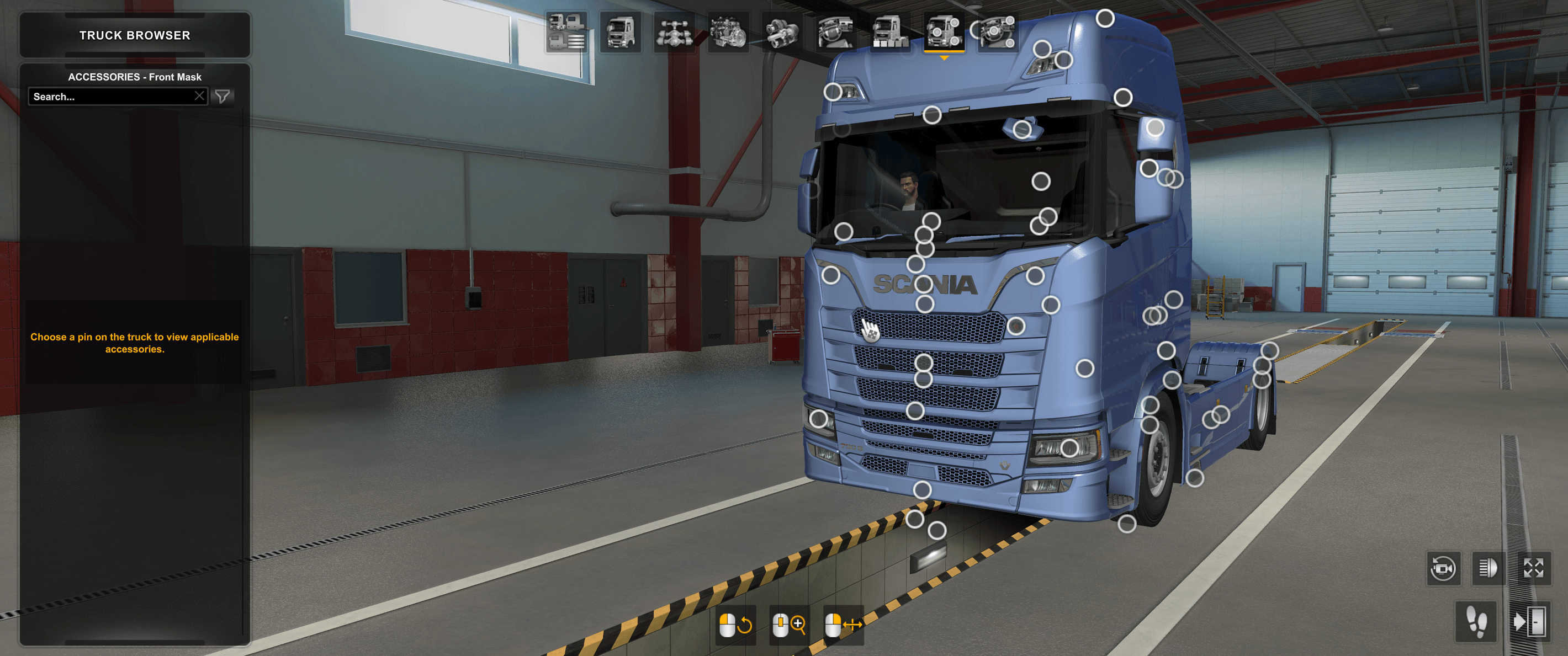The height and width of the screenshot is (656, 1568).
Task: Clear the search field with the X
Action: [x=200, y=96]
